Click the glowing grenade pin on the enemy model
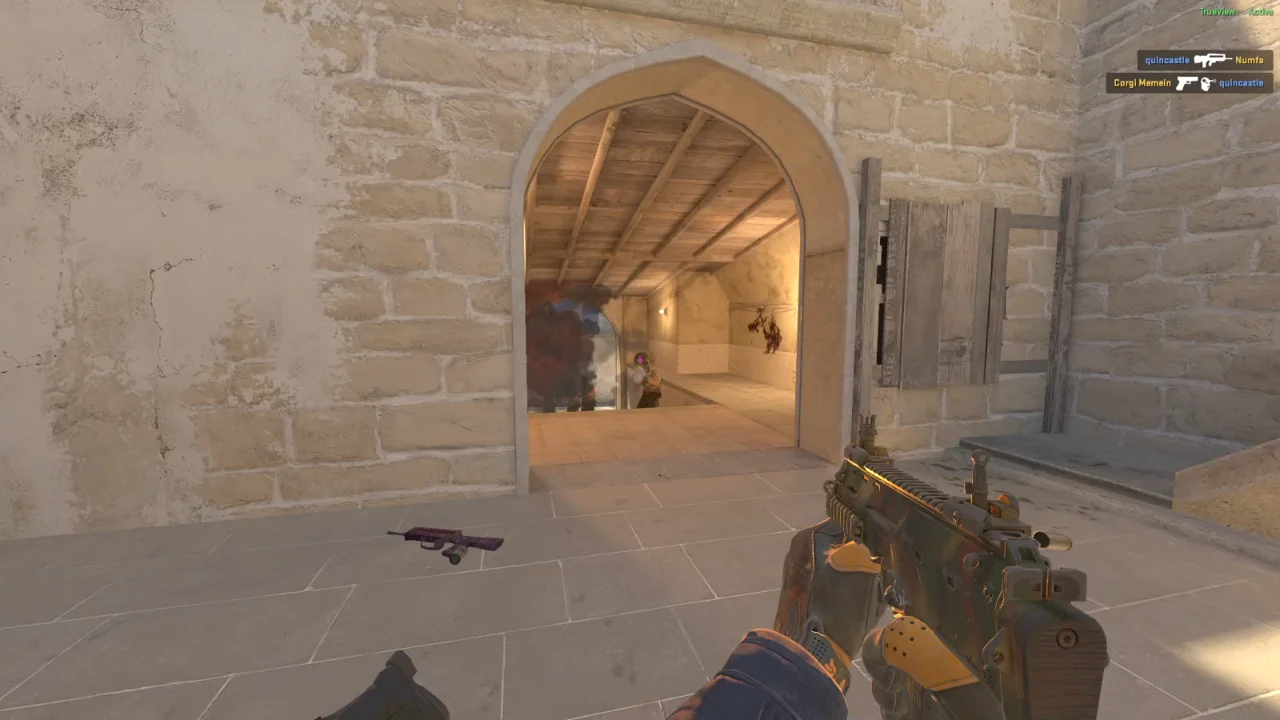The width and height of the screenshot is (1280, 720). coord(640,360)
